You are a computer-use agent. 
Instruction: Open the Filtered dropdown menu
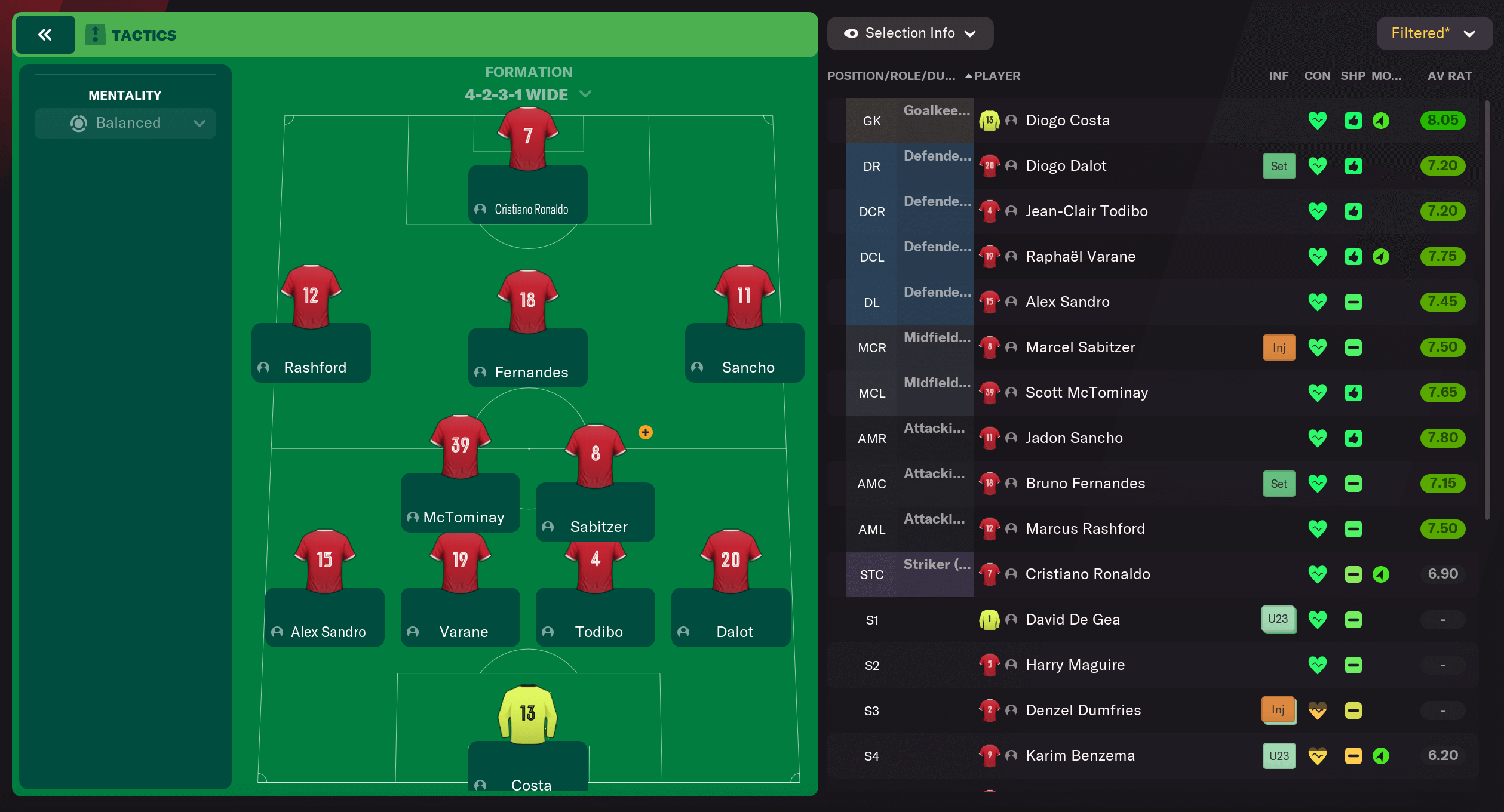tap(1434, 33)
